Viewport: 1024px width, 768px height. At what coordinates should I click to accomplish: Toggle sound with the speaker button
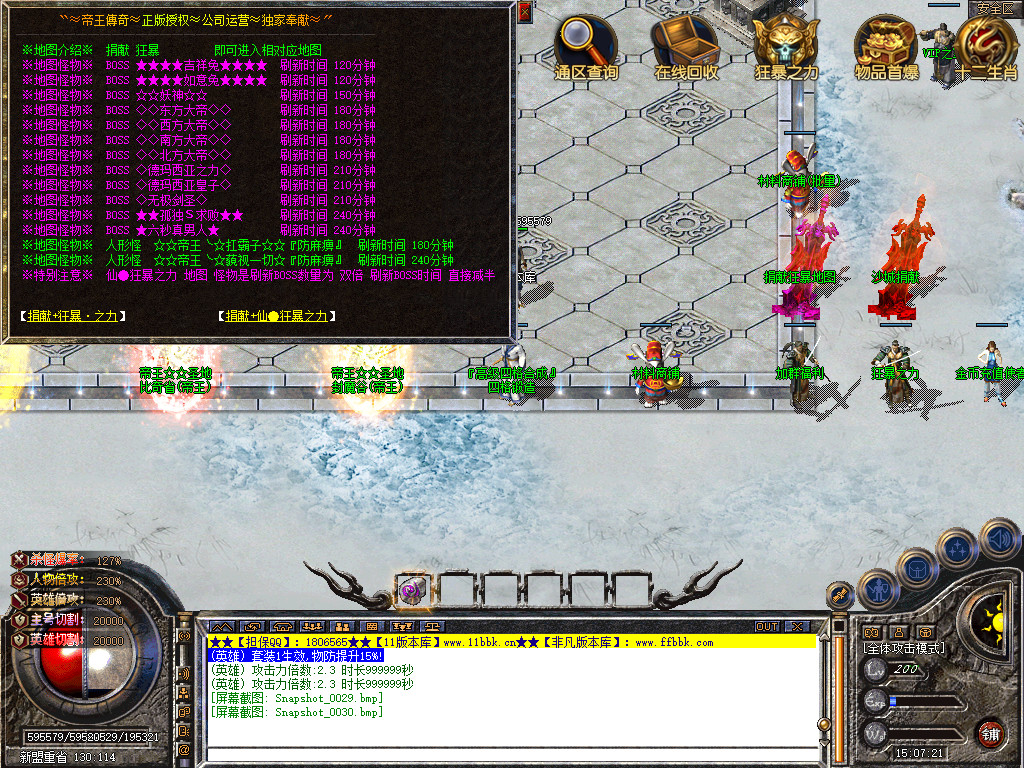[x=998, y=537]
